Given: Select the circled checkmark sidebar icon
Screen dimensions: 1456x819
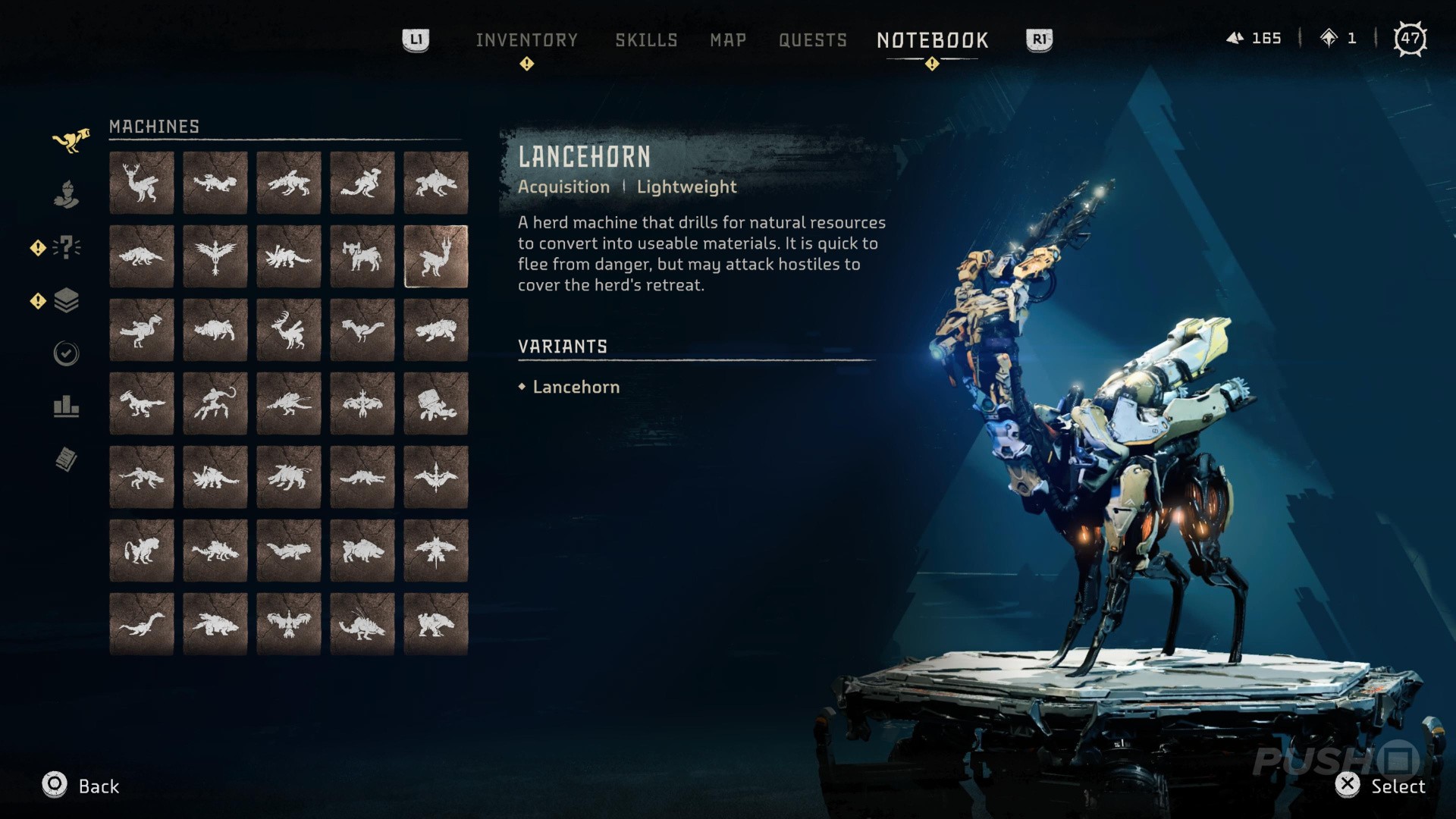Looking at the screenshot, I should tap(67, 353).
